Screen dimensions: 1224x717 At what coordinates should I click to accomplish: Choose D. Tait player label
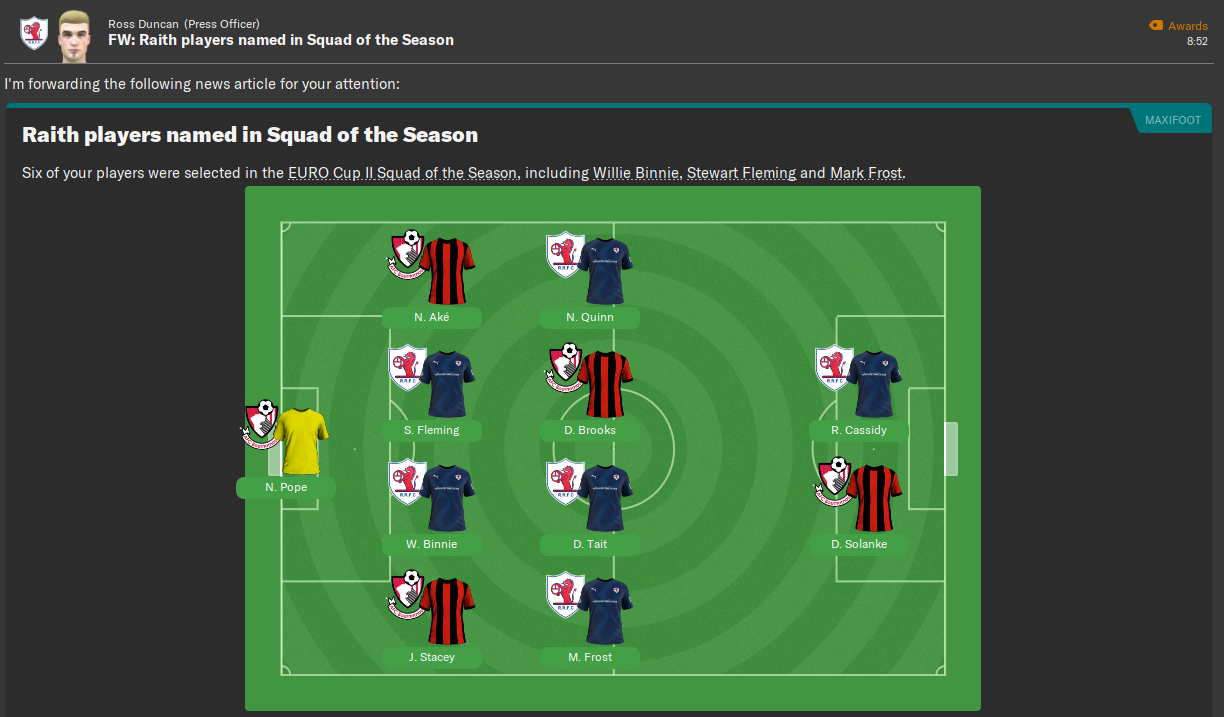590,545
